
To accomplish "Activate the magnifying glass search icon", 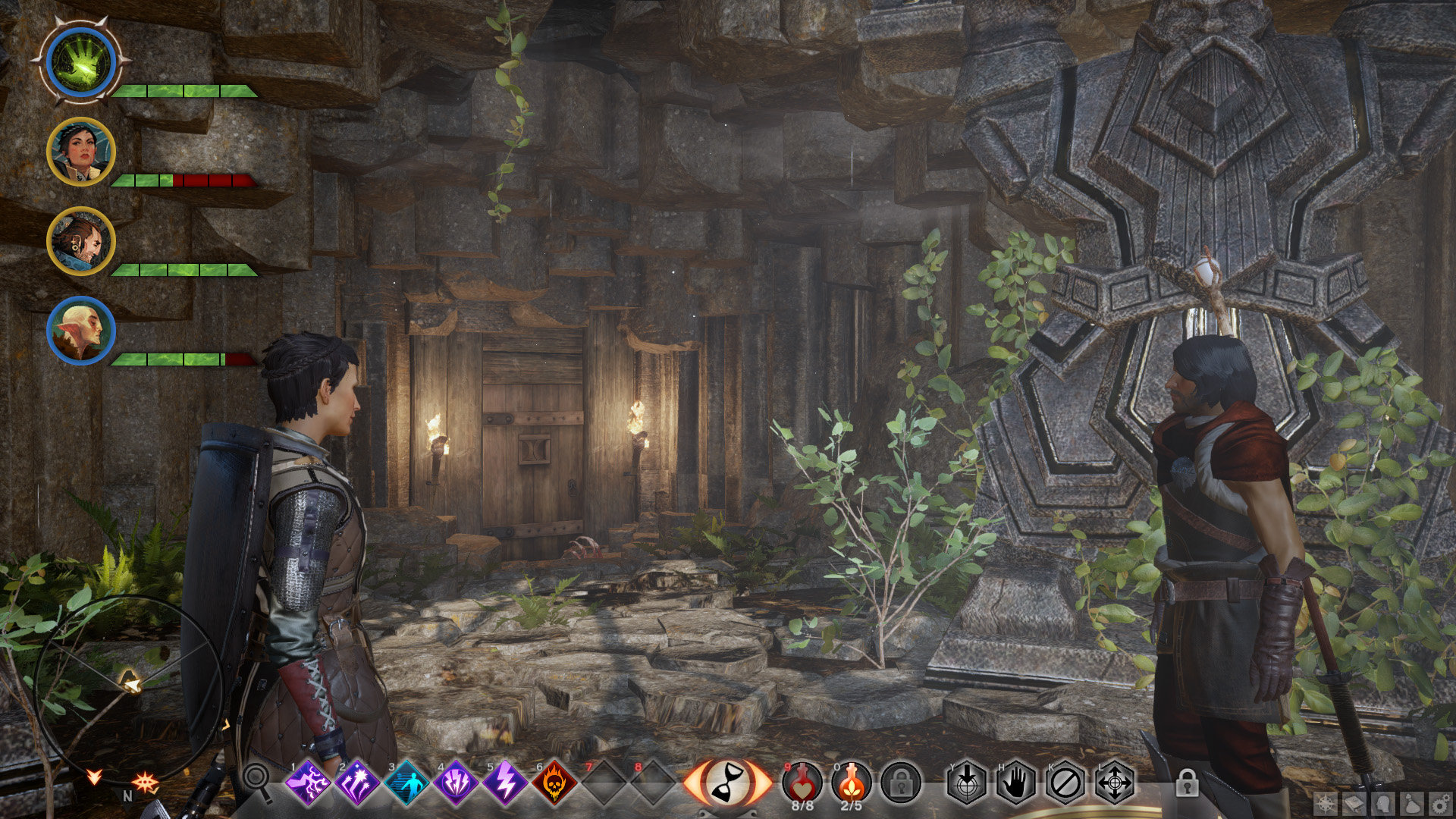I will tap(257, 780).
